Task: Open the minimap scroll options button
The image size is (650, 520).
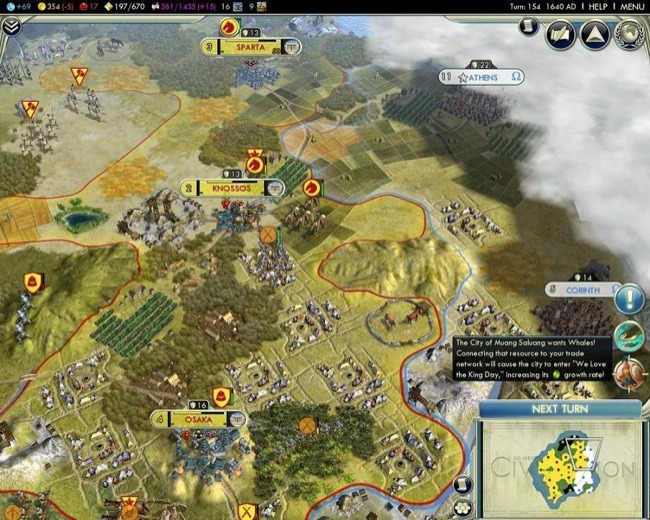Action: (x=462, y=484)
